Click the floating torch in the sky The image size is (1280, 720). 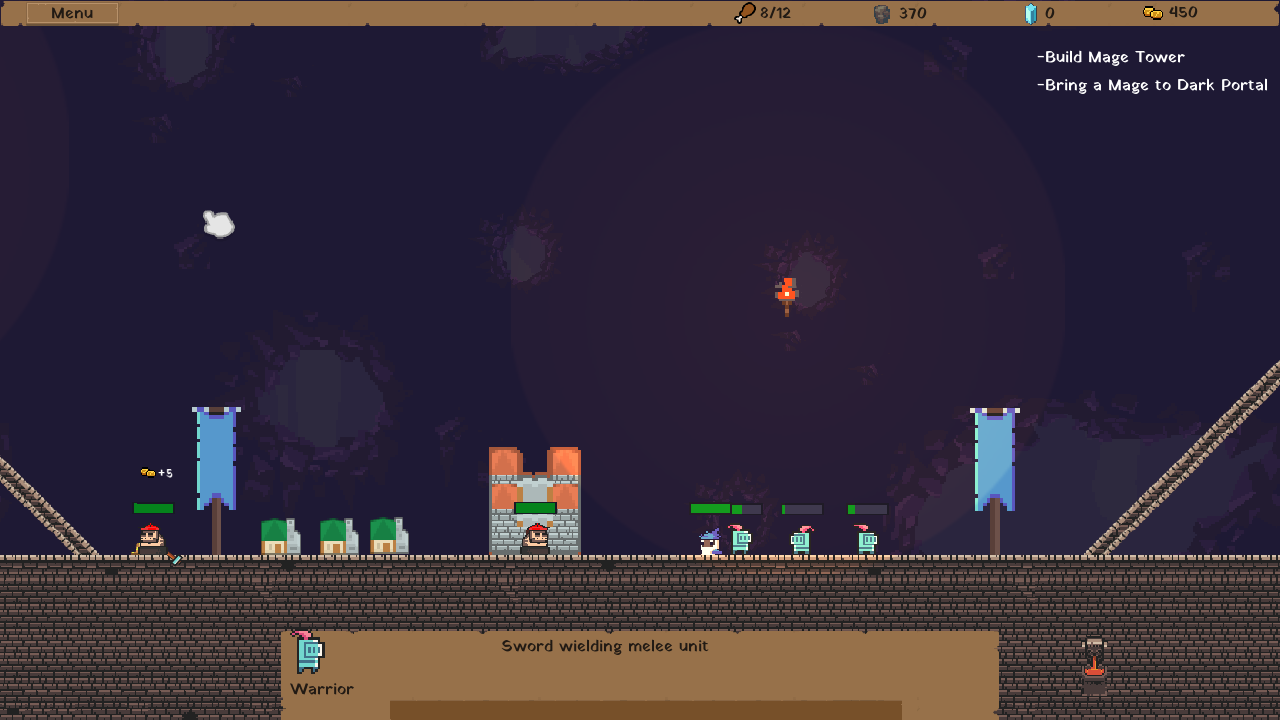(786, 293)
